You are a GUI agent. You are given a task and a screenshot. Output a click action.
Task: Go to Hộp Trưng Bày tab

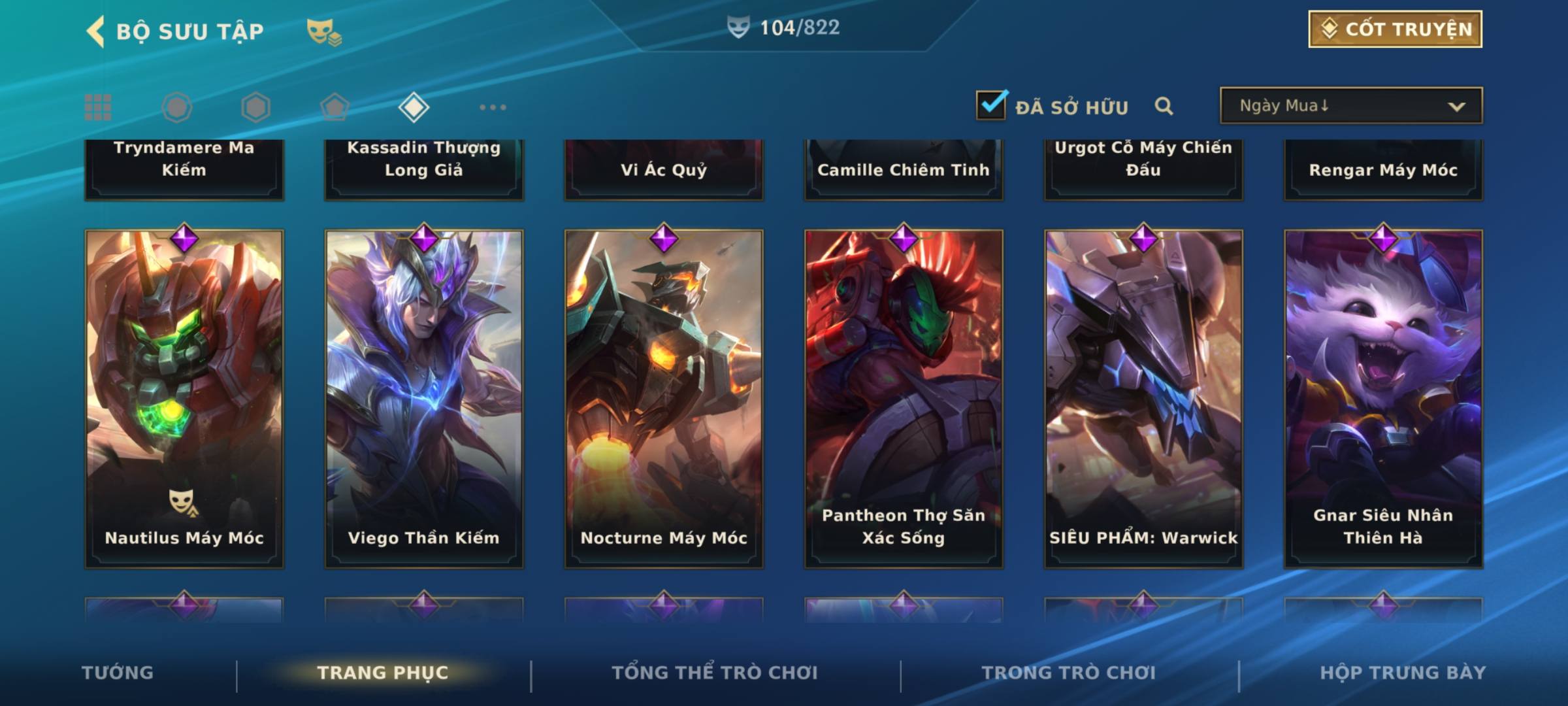(x=1403, y=673)
